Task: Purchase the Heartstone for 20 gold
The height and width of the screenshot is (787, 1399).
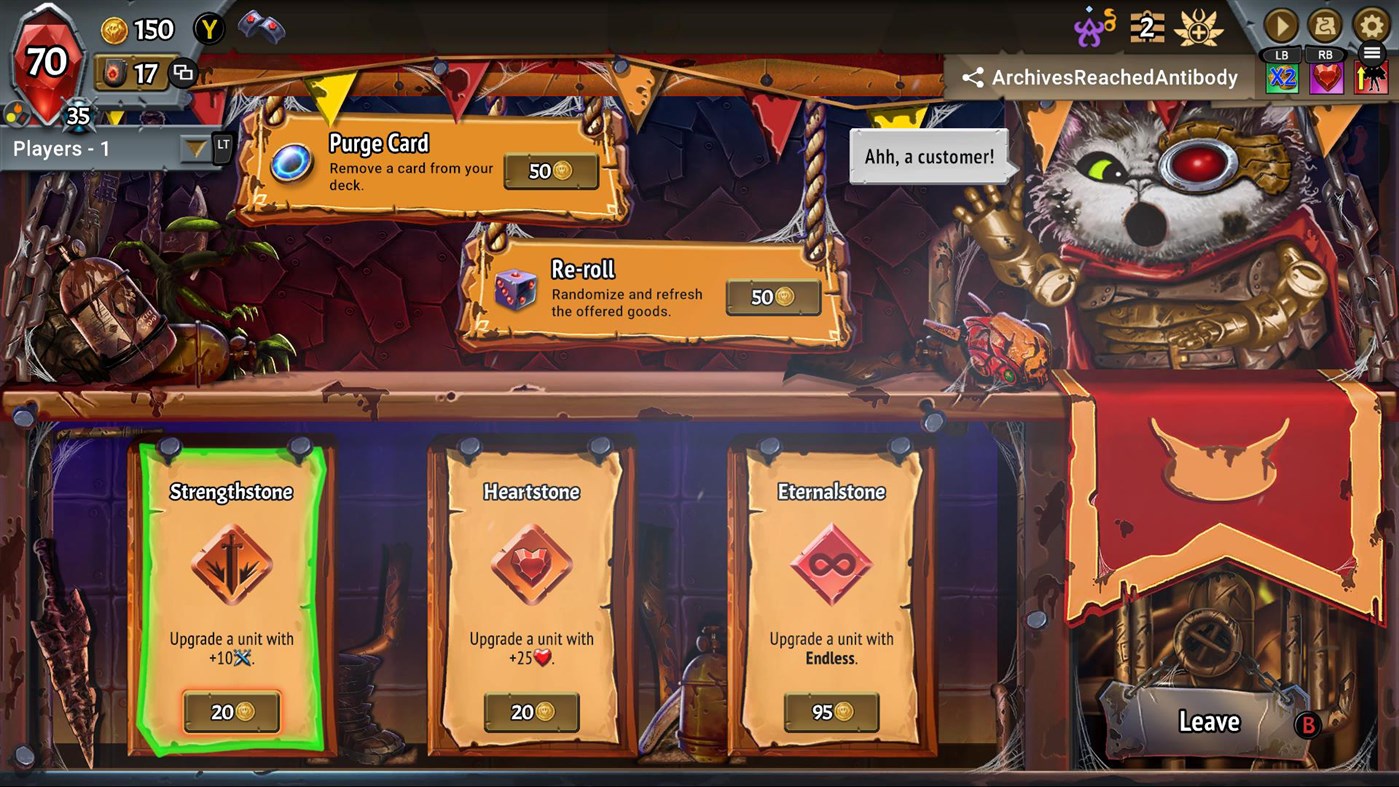Action: point(531,712)
